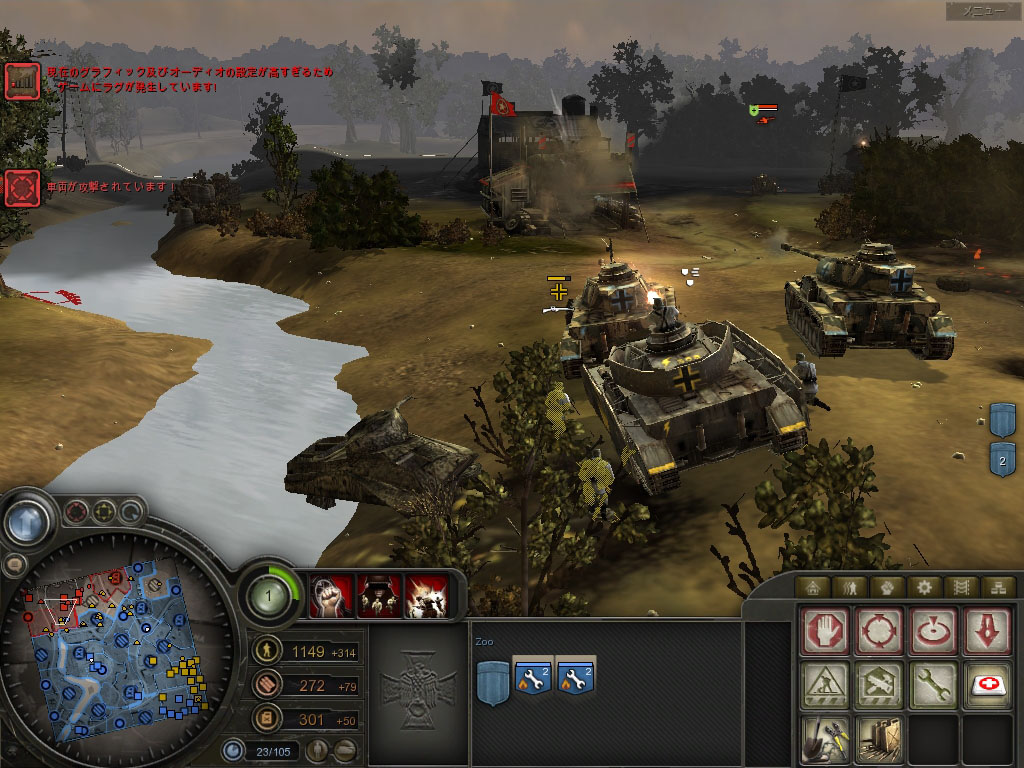This screenshot has width=1024, height=768.
Task: Open the basic construction menu with the worker sign
Action: 825,686
